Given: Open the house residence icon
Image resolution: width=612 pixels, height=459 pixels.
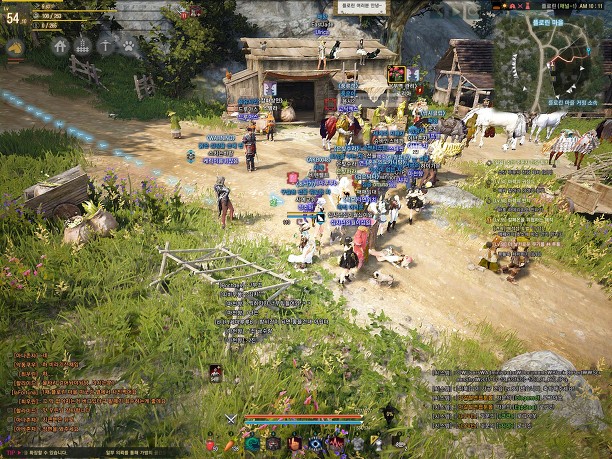Looking at the screenshot, I should coord(60,46).
